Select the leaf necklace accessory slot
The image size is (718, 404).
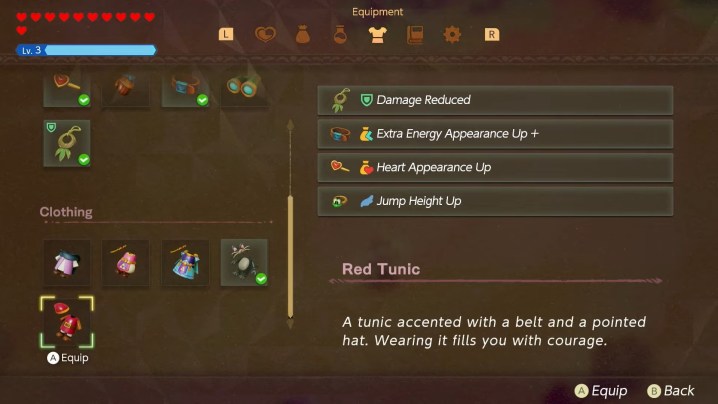[x=67, y=143]
